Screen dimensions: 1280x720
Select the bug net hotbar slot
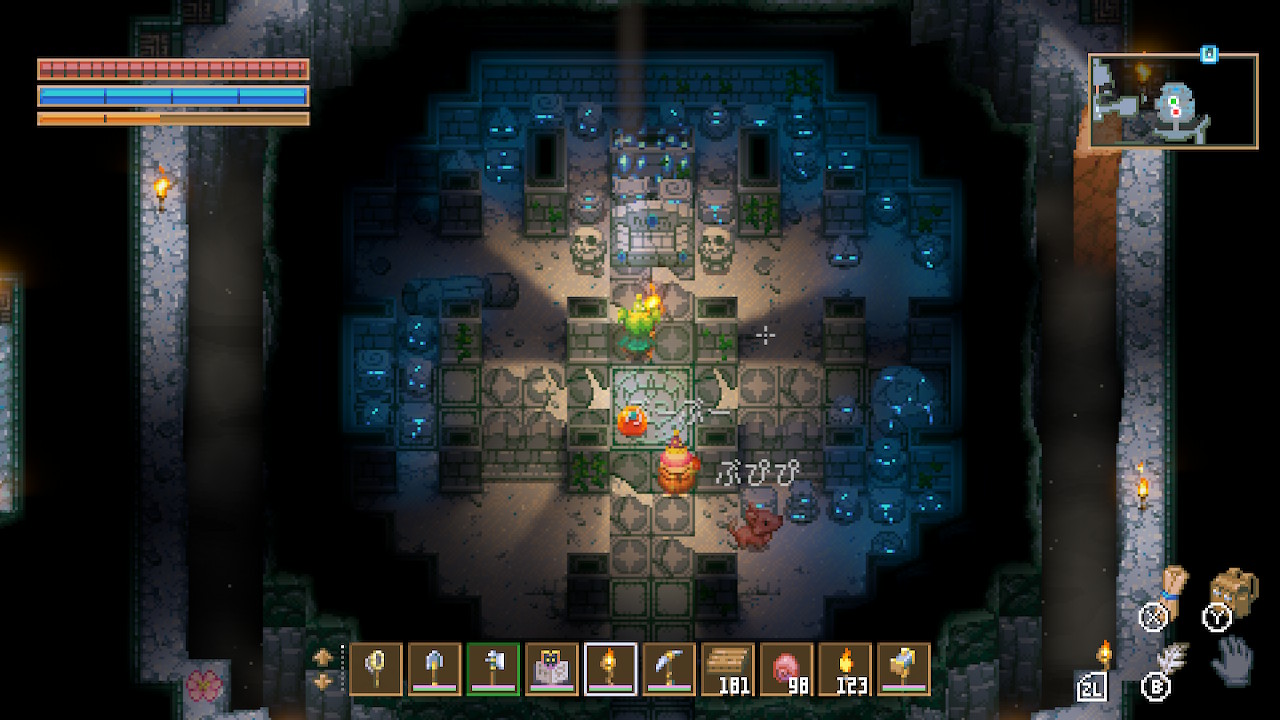(376, 668)
